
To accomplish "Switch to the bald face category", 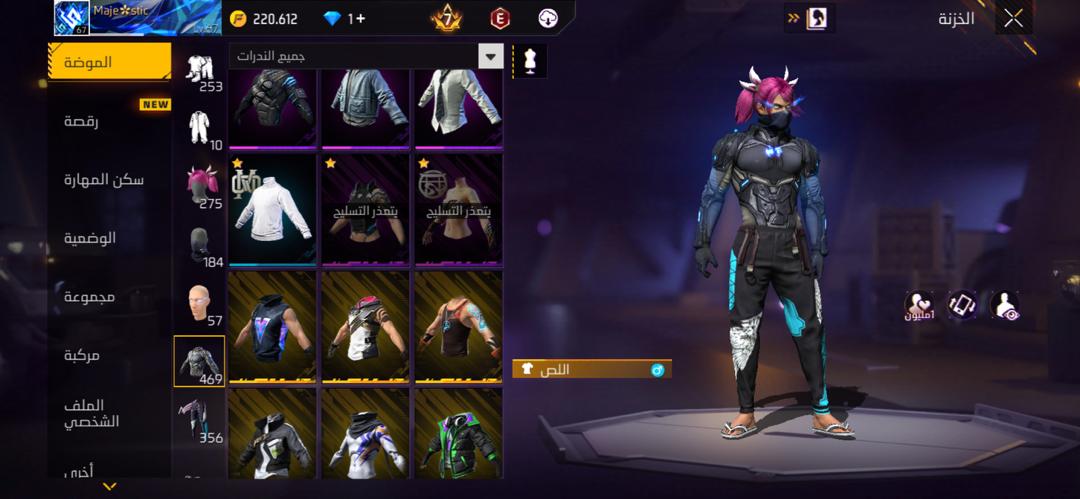I will (x=201, y=304).
